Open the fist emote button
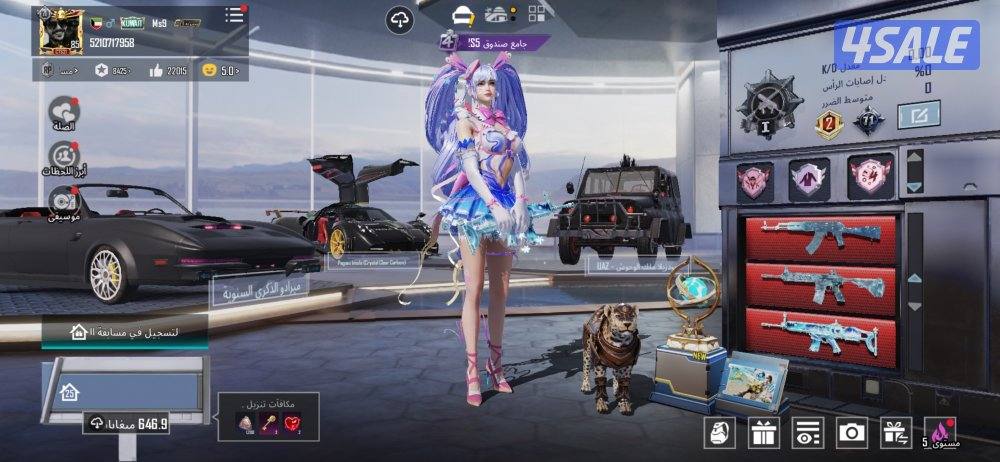 coord(721,432)
